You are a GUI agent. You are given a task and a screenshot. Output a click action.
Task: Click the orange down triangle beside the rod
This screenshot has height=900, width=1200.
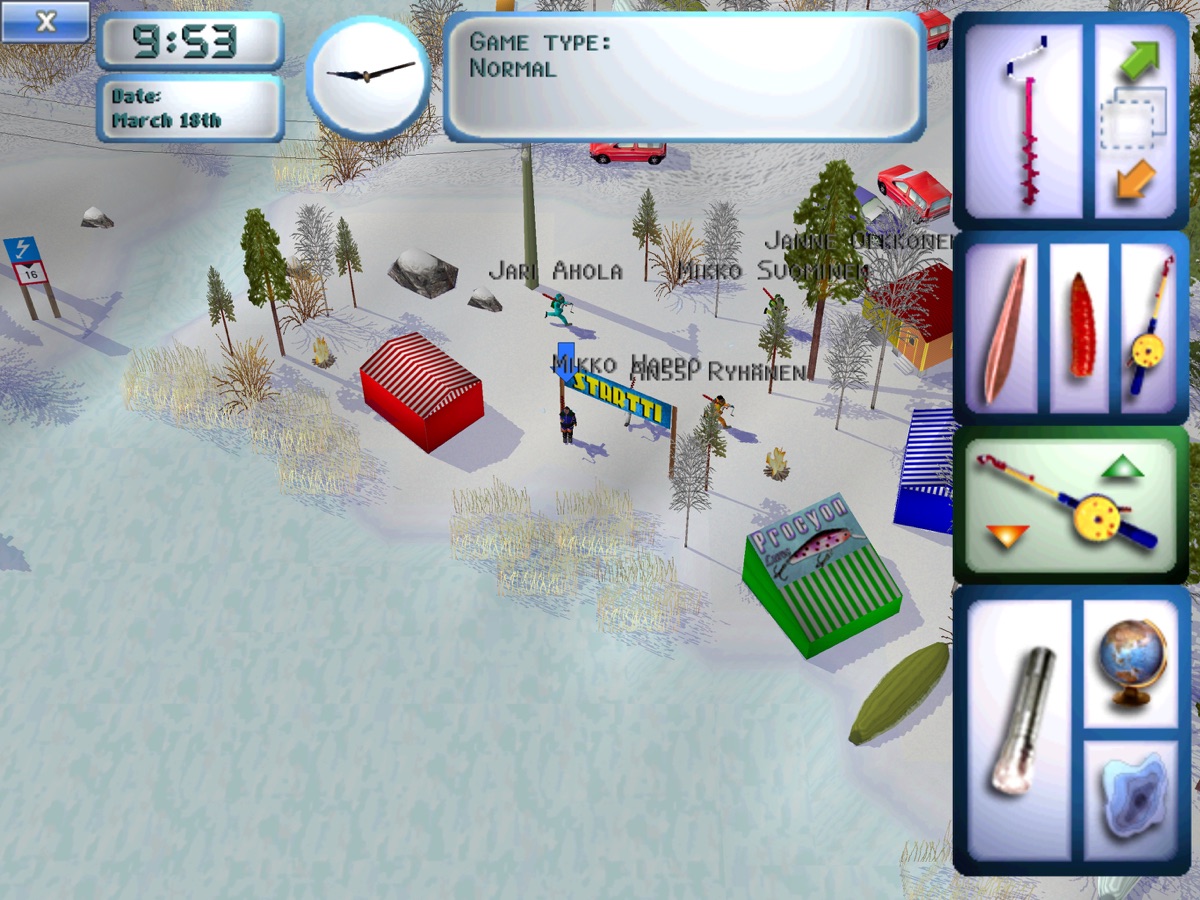pos(1007,536)
